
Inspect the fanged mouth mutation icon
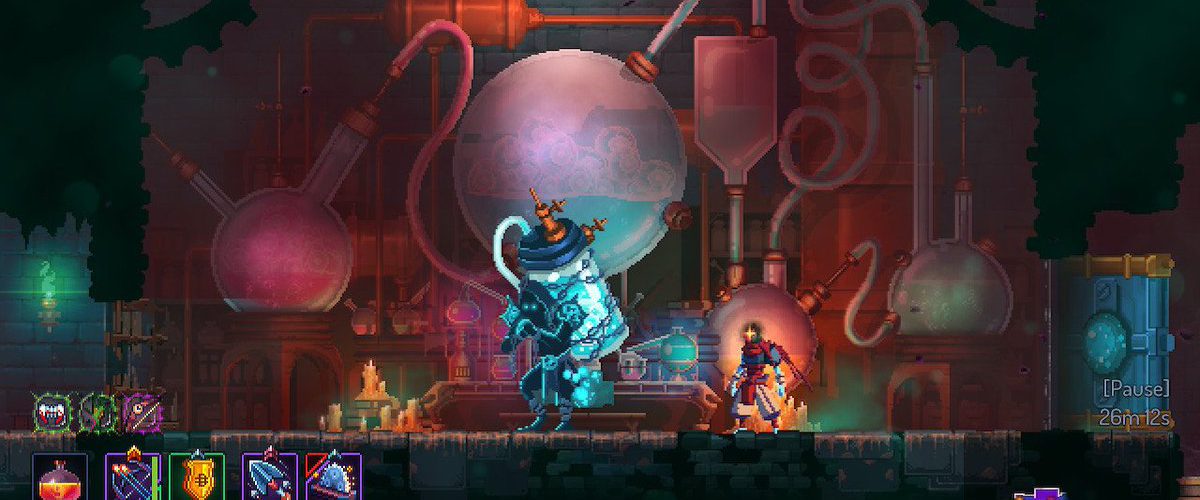click(49, 410)
